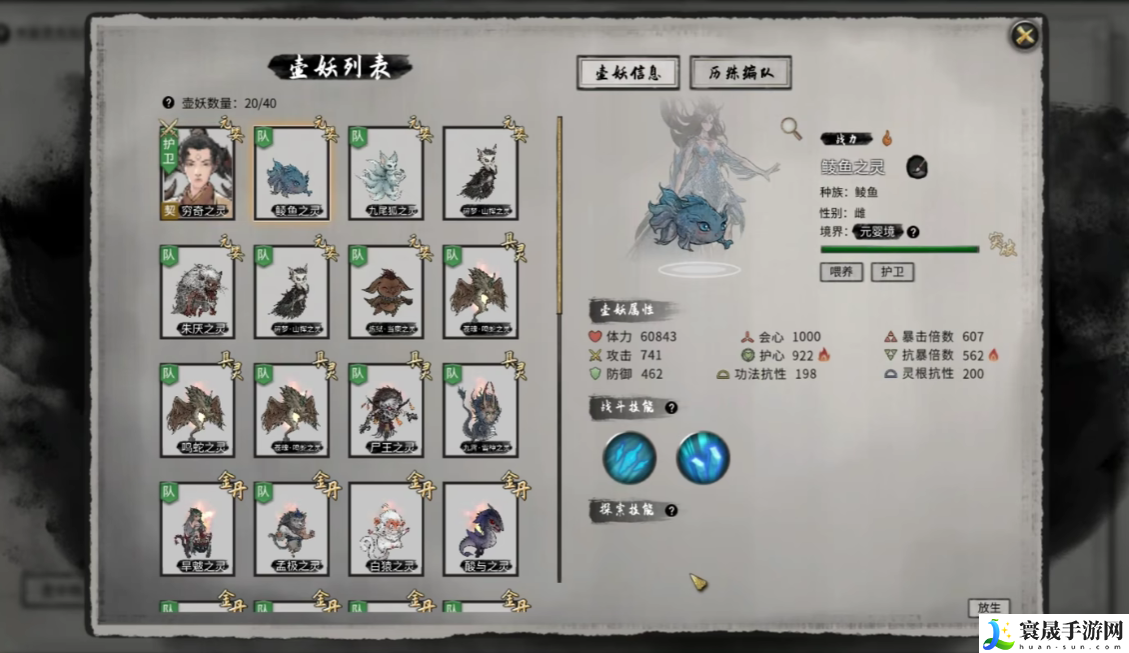This screenshot has width=1129, height=653.
Task: Click the 喂养 feed button
Action: pyautogui.click(x=841, y=272)
